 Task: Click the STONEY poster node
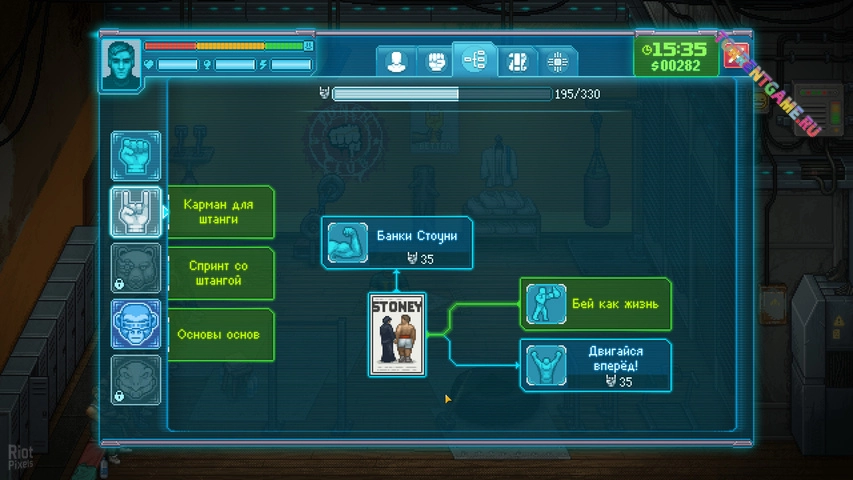click(x=397, y=334)
